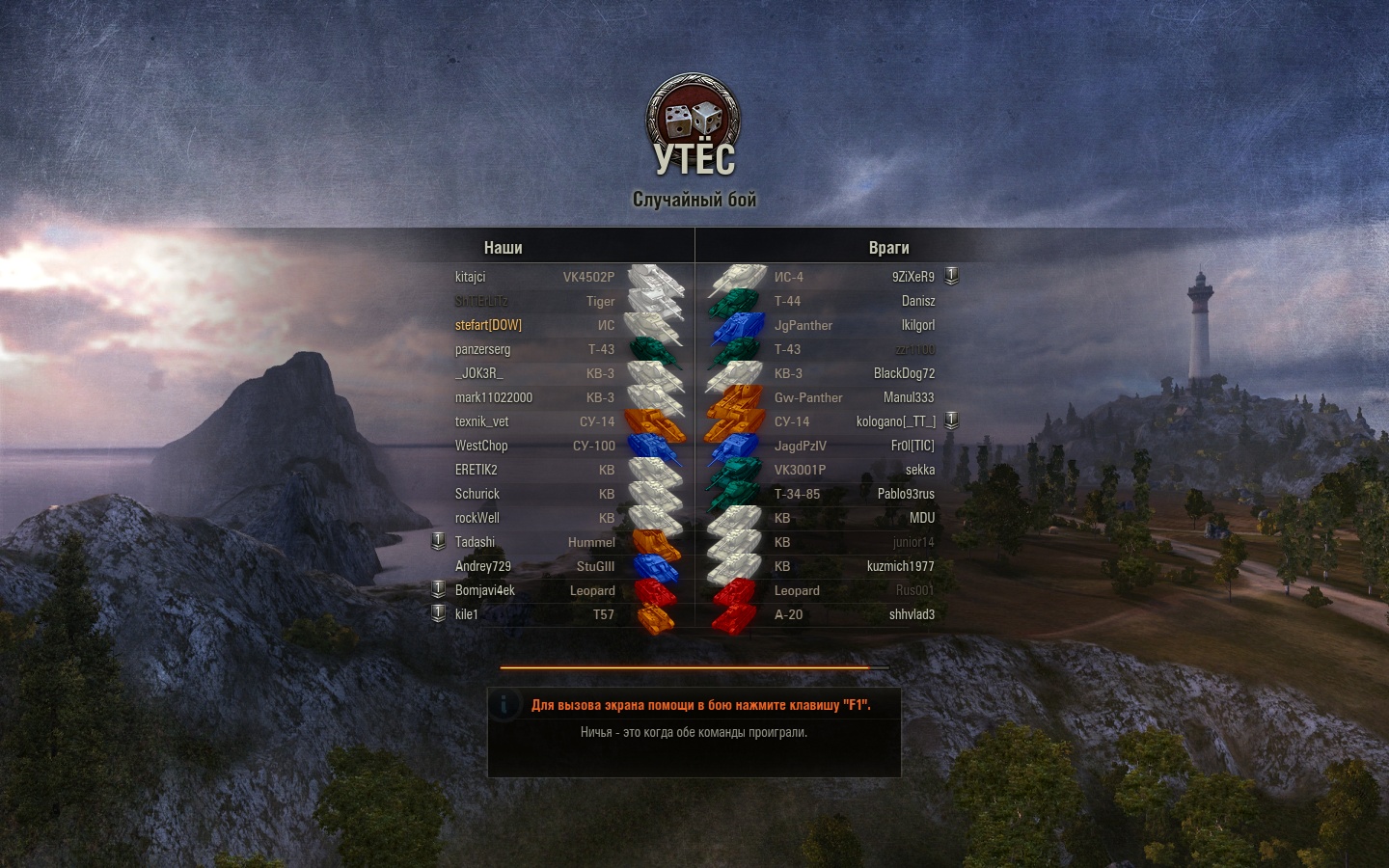The image size is (1389, 868).
Task: Choose Tadashi's Hummel entry
Action: click(475, 542)
